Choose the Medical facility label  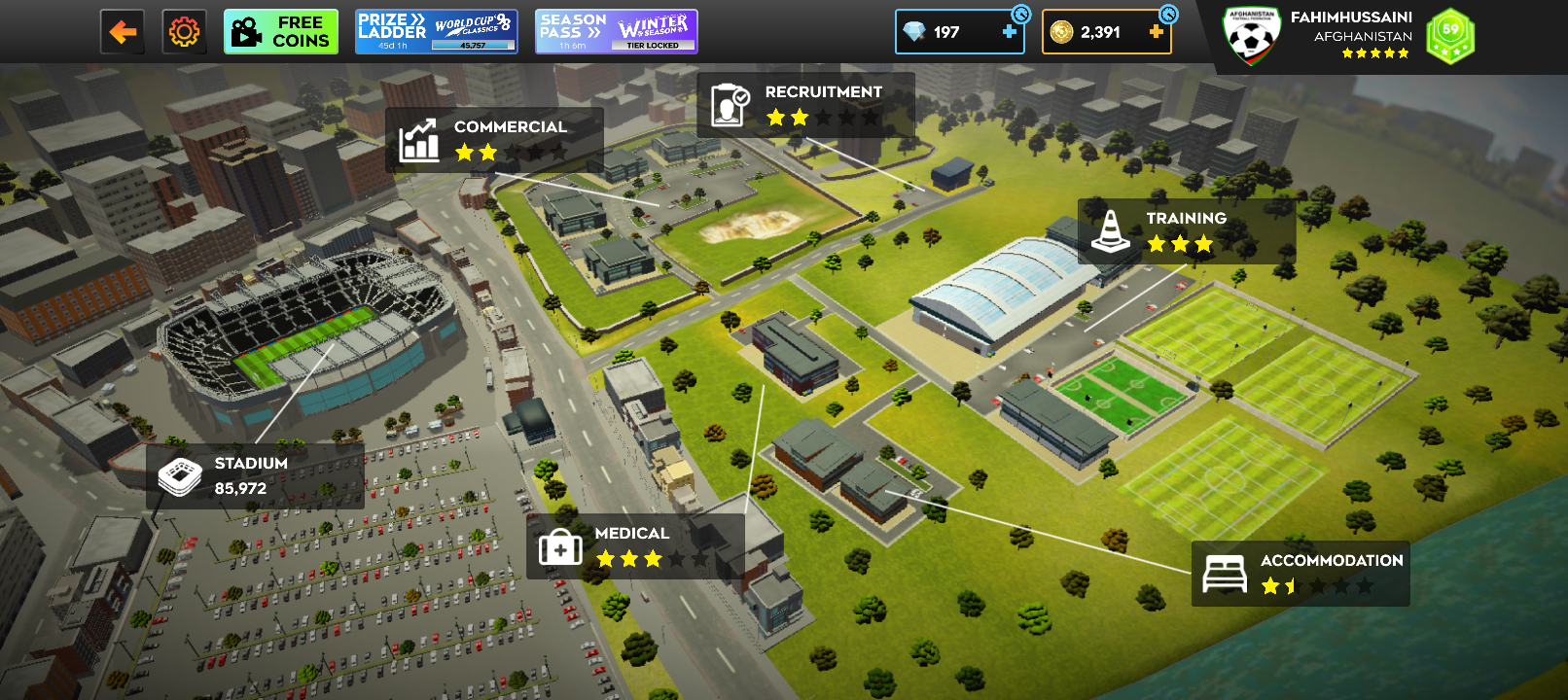[x=635, y=546]
